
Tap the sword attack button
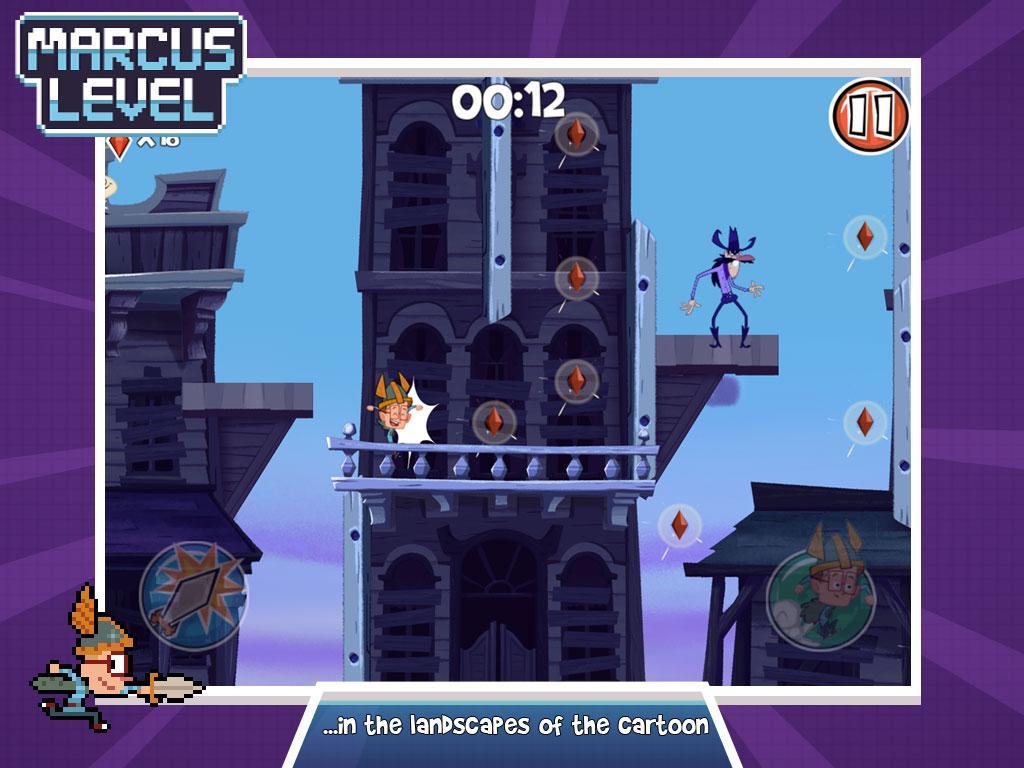point(192,596)
